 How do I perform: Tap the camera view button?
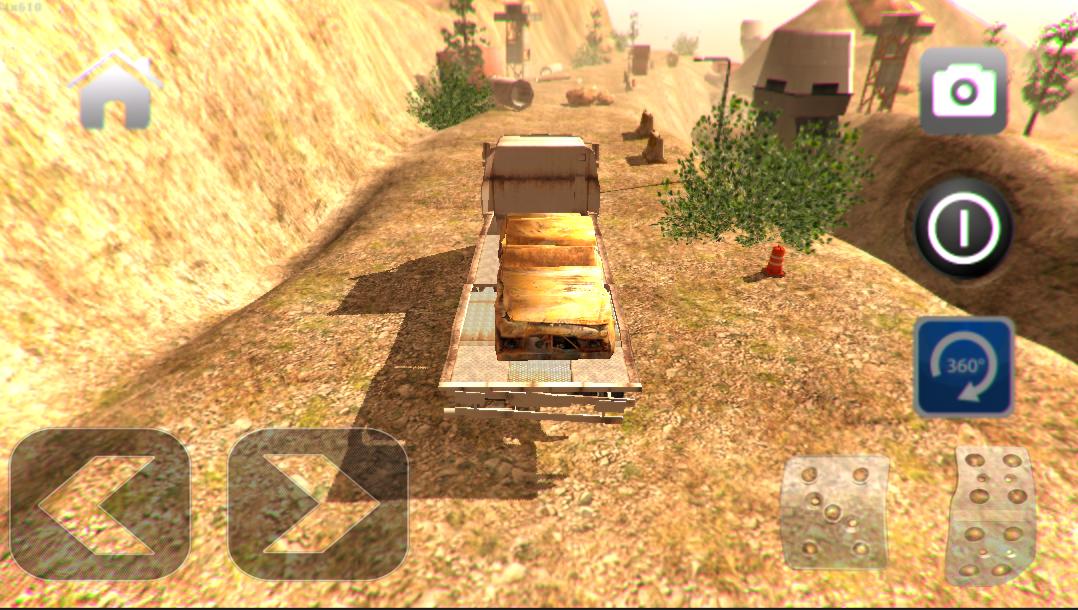click(x=962, y=92)
